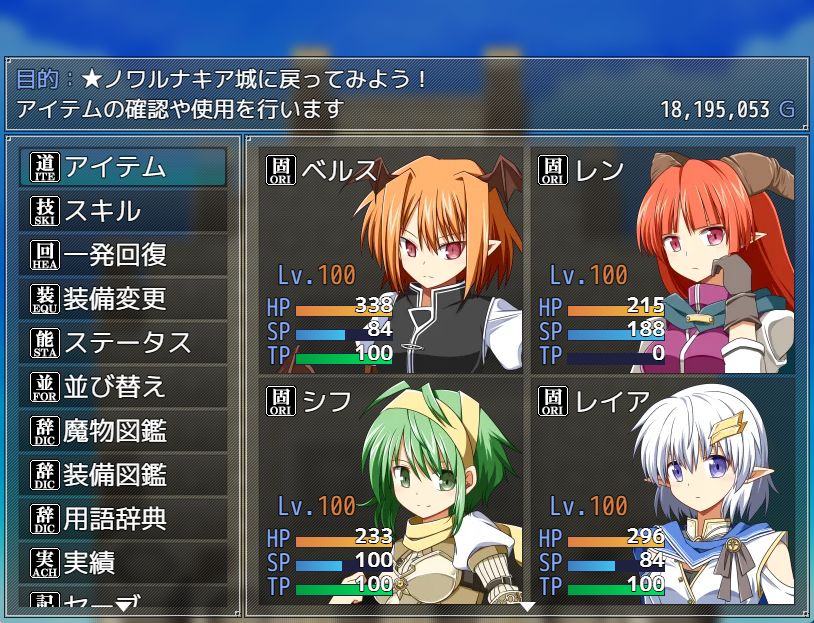The width and height of the screenshot is (814, 623).
Task: Choose party member シフ panel
Action: pos(390,489)
